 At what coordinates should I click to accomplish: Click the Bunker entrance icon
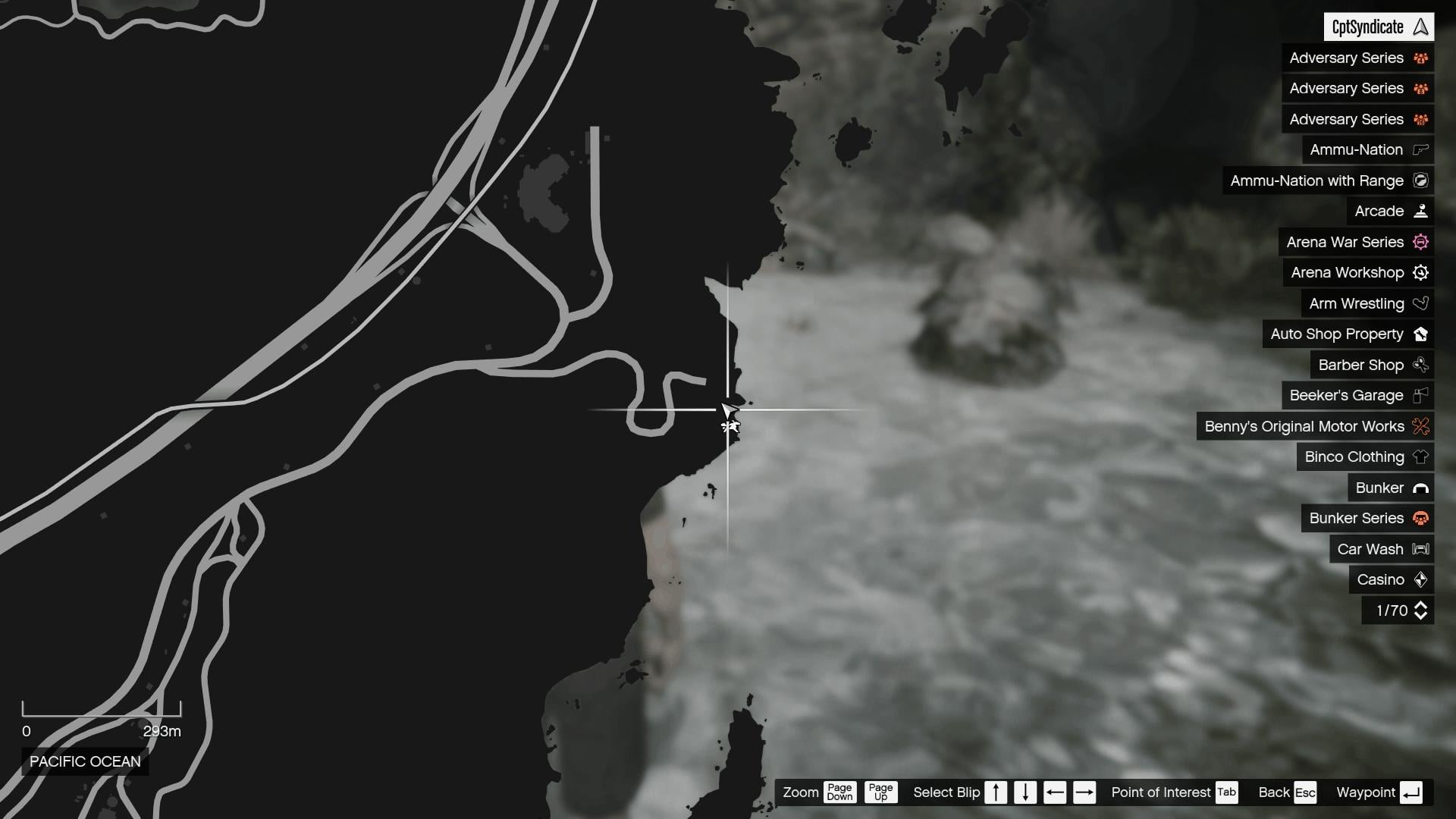point(1421,488)
